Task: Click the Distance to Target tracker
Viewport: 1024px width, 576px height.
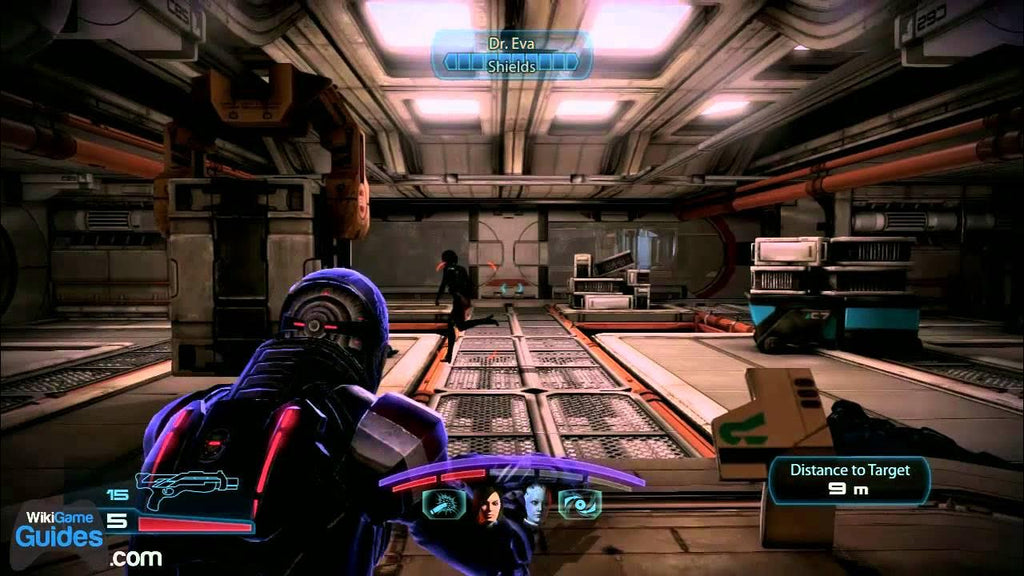Action: pos(850,480)
